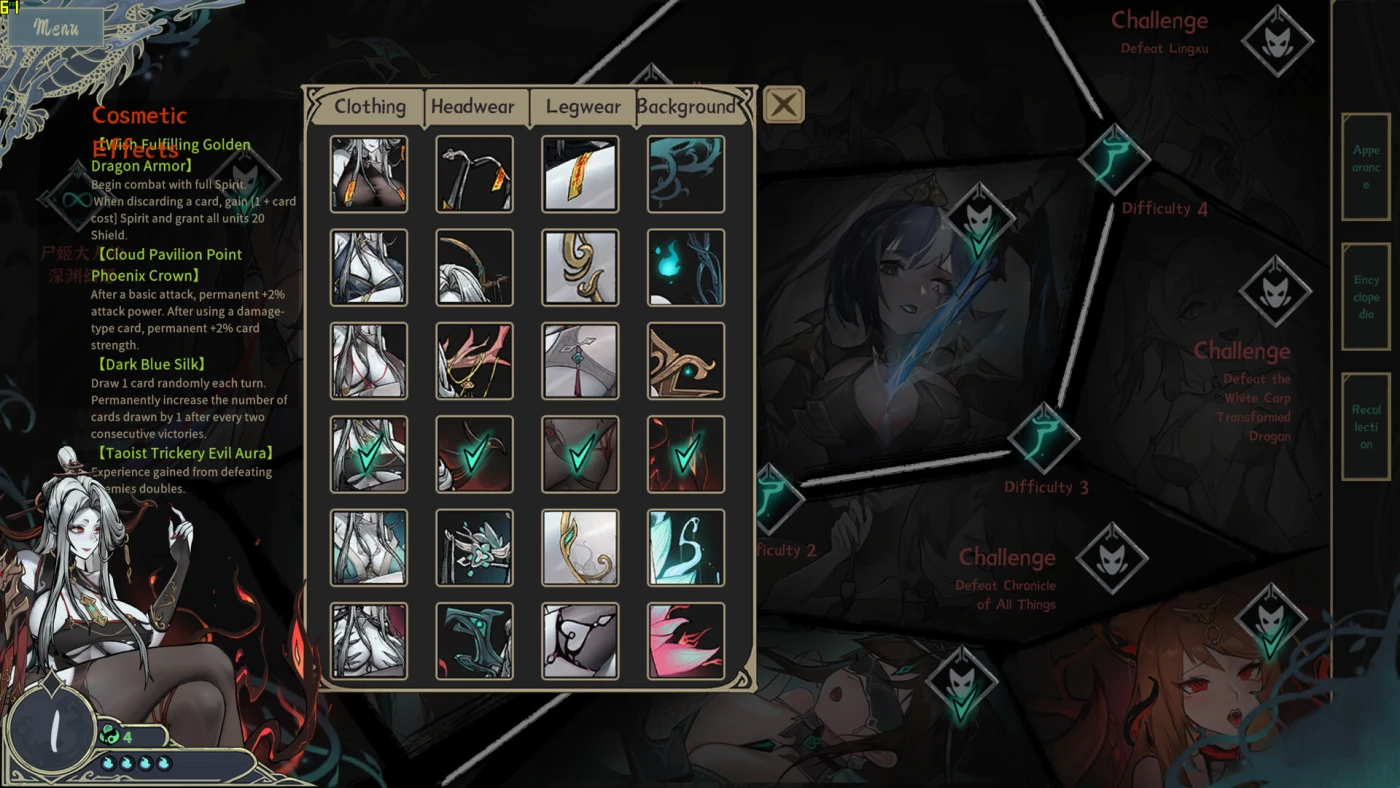Pick the checked red background thumbnail
Screen dimensions: 1400x788
[x=686, y=455]
